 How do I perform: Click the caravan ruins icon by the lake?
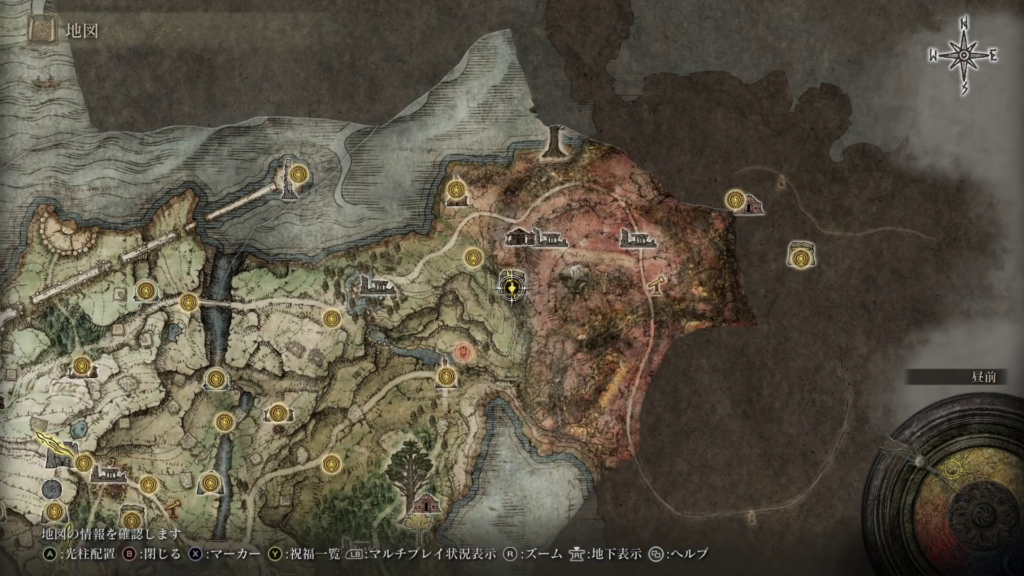pyautogui.click(x=376, y=286)
